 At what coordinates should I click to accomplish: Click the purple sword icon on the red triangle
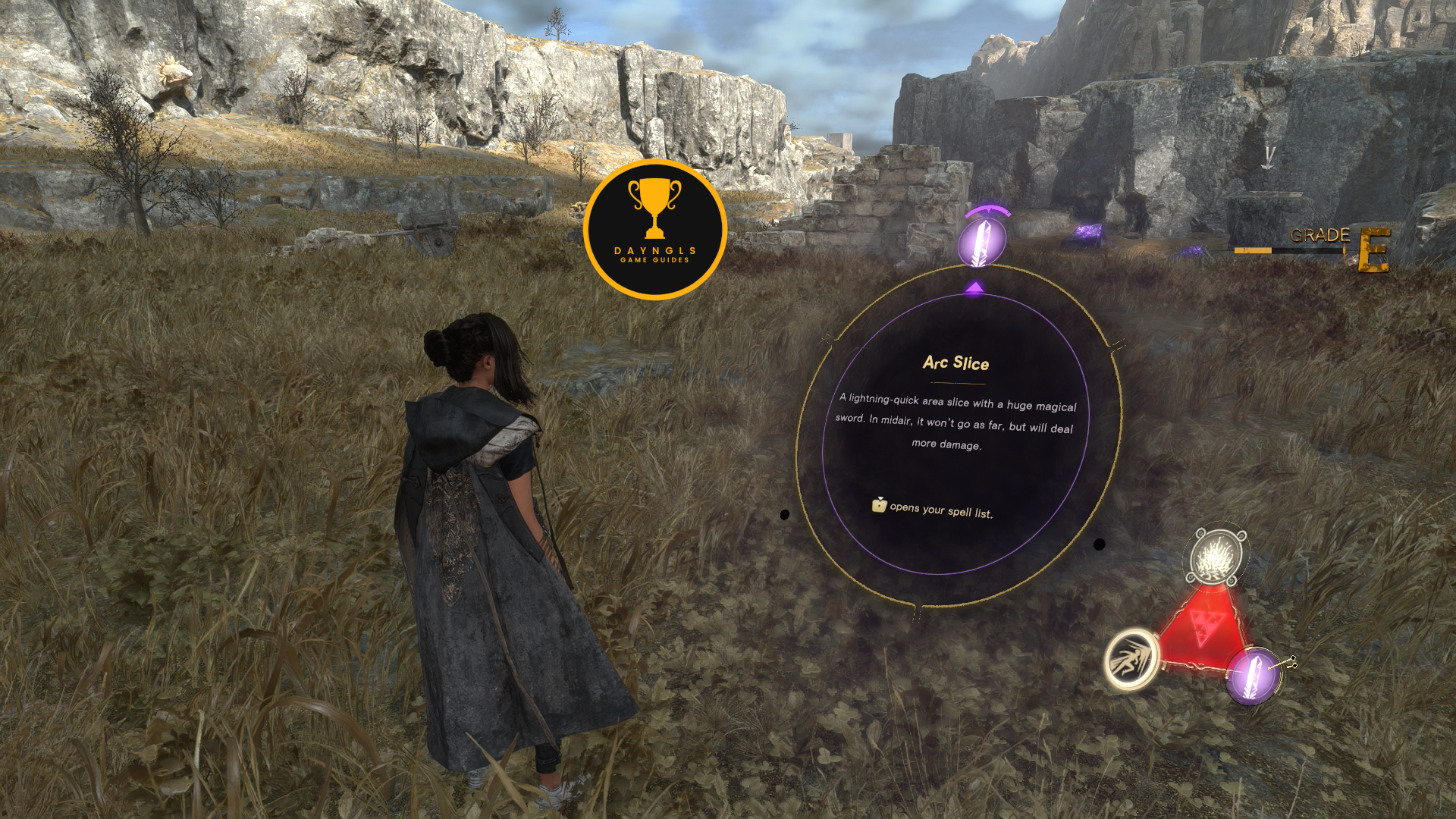pos(1254,675)
